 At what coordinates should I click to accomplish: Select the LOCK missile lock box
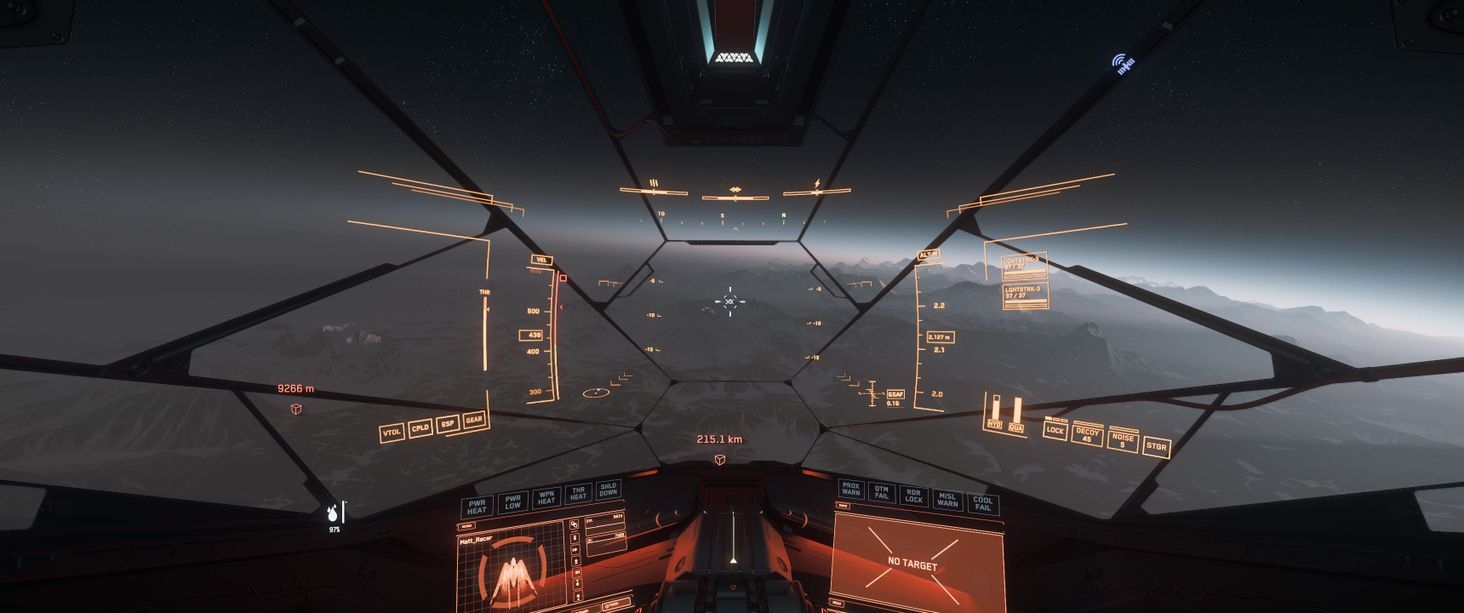click(x=1055, y=430)
